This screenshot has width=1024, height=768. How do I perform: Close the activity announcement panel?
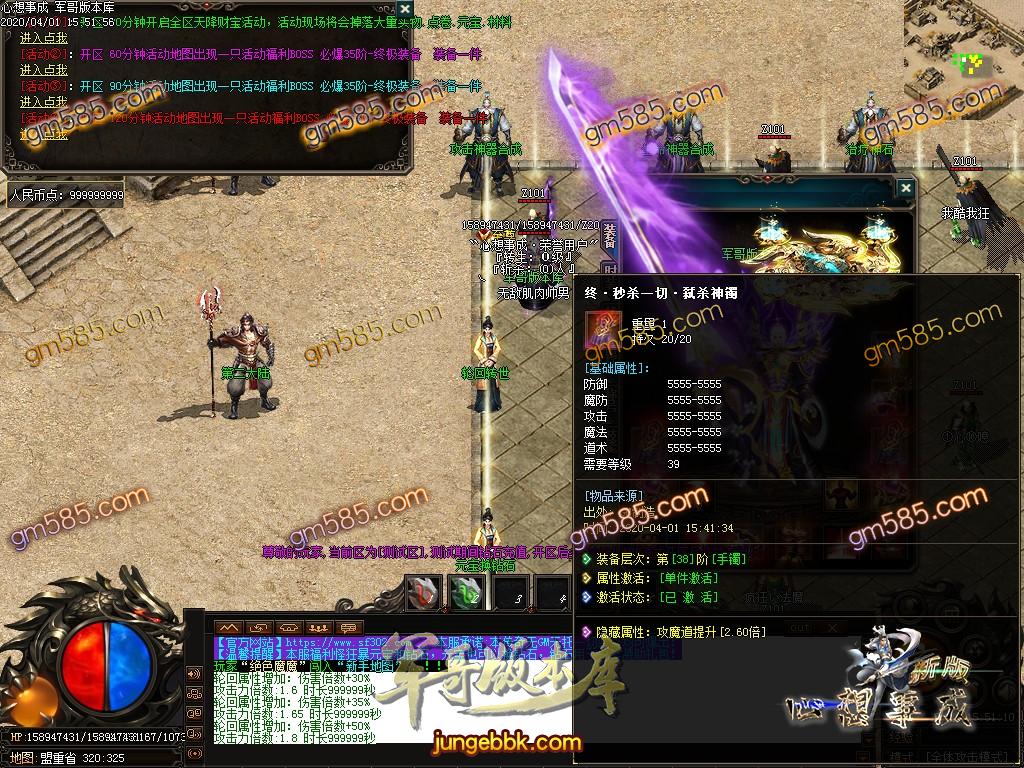(404, 9)
